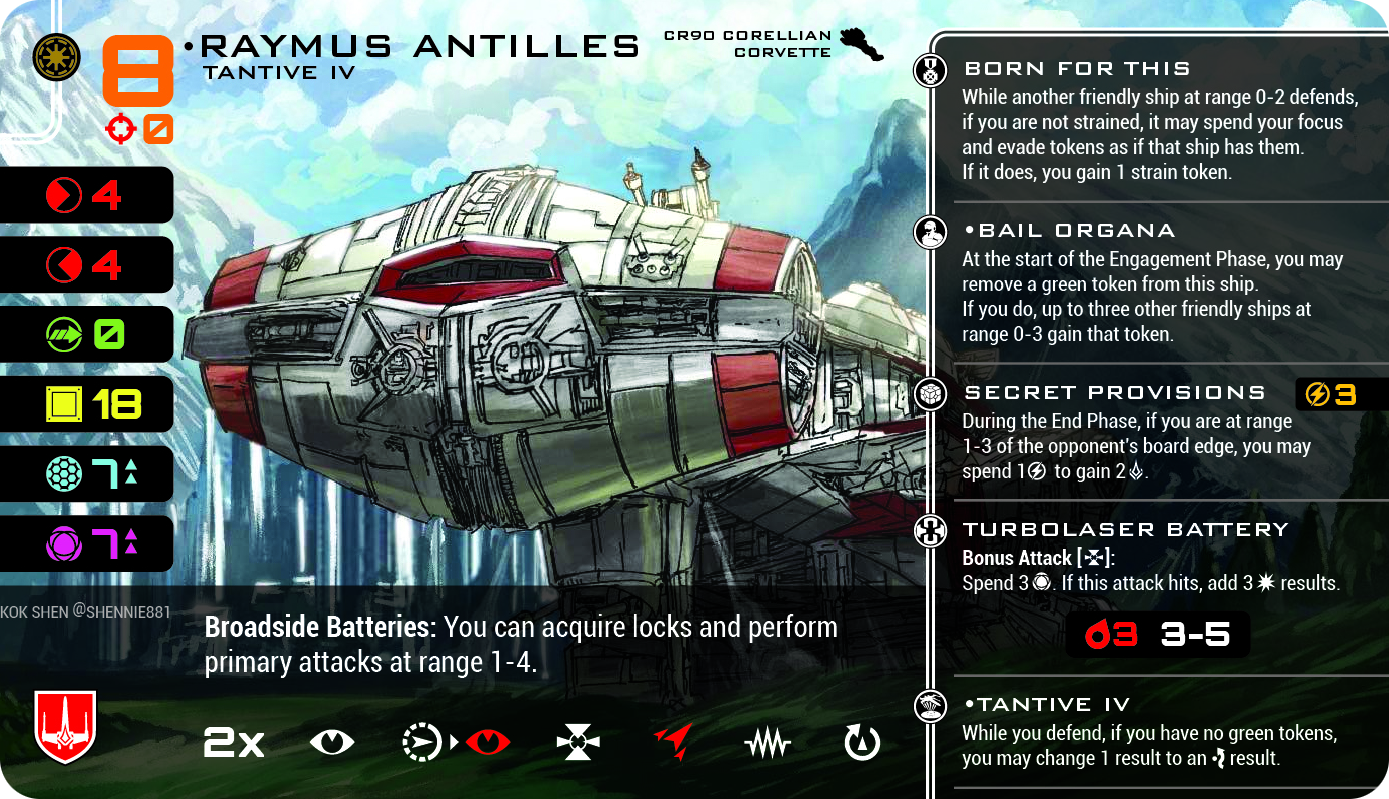Open the Secret Provisions cargo upgrade

(1114, 393)
